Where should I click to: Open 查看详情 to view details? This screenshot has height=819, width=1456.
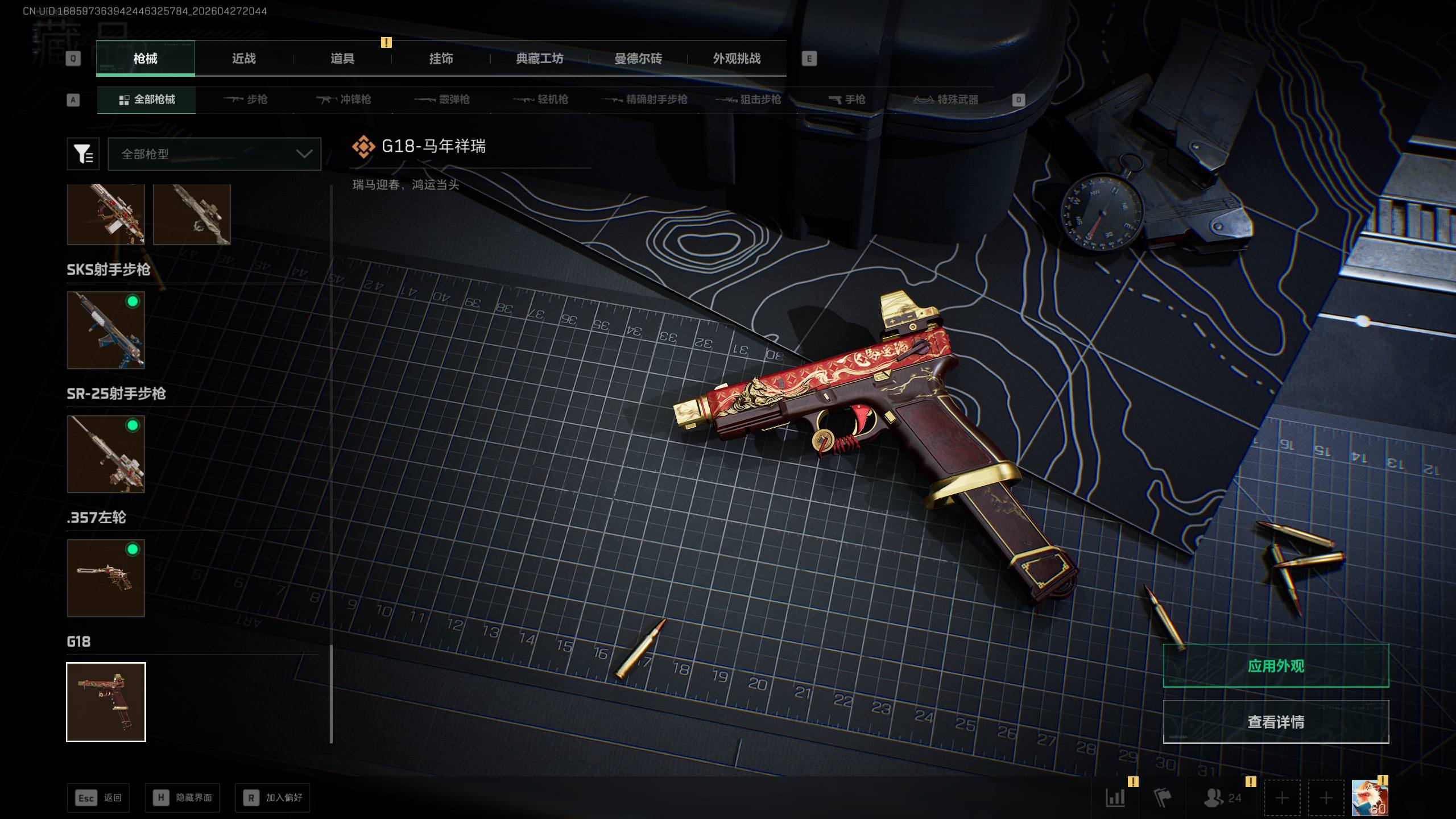pos(1276,722)
